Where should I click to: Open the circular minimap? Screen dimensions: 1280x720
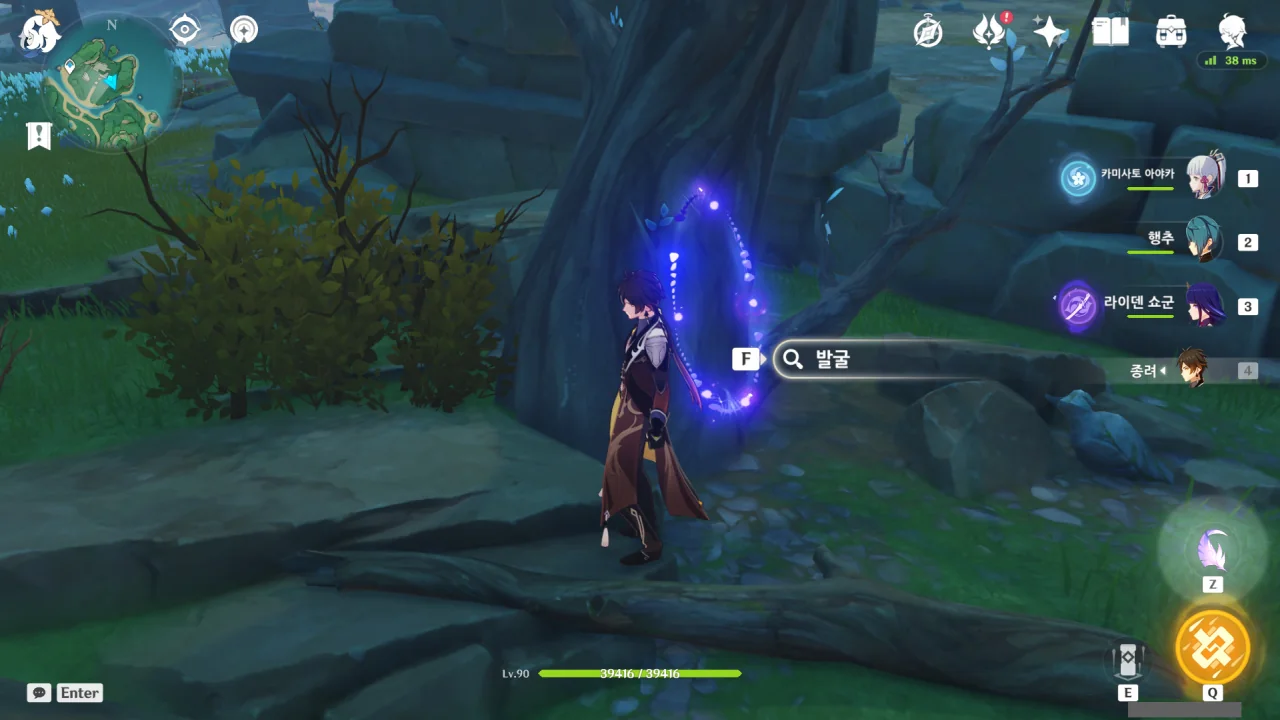point(111,83)
